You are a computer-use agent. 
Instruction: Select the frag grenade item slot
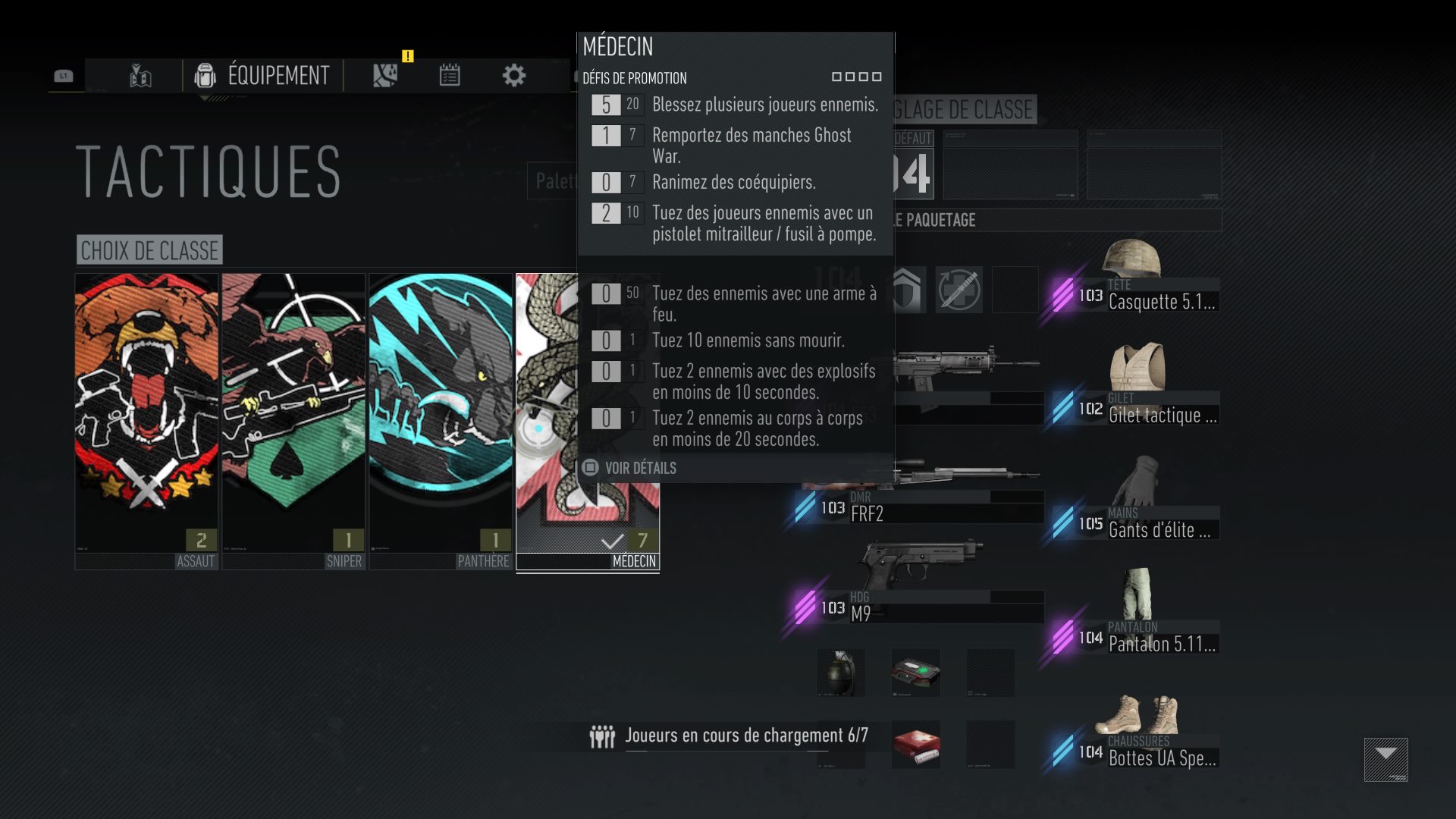(x=841, y=673)
